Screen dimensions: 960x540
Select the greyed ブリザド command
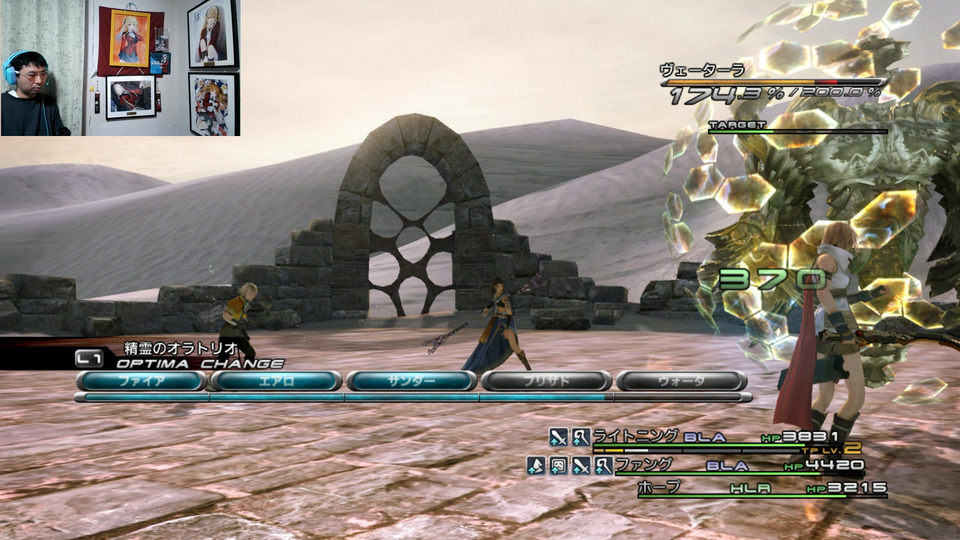pos(546,381)
